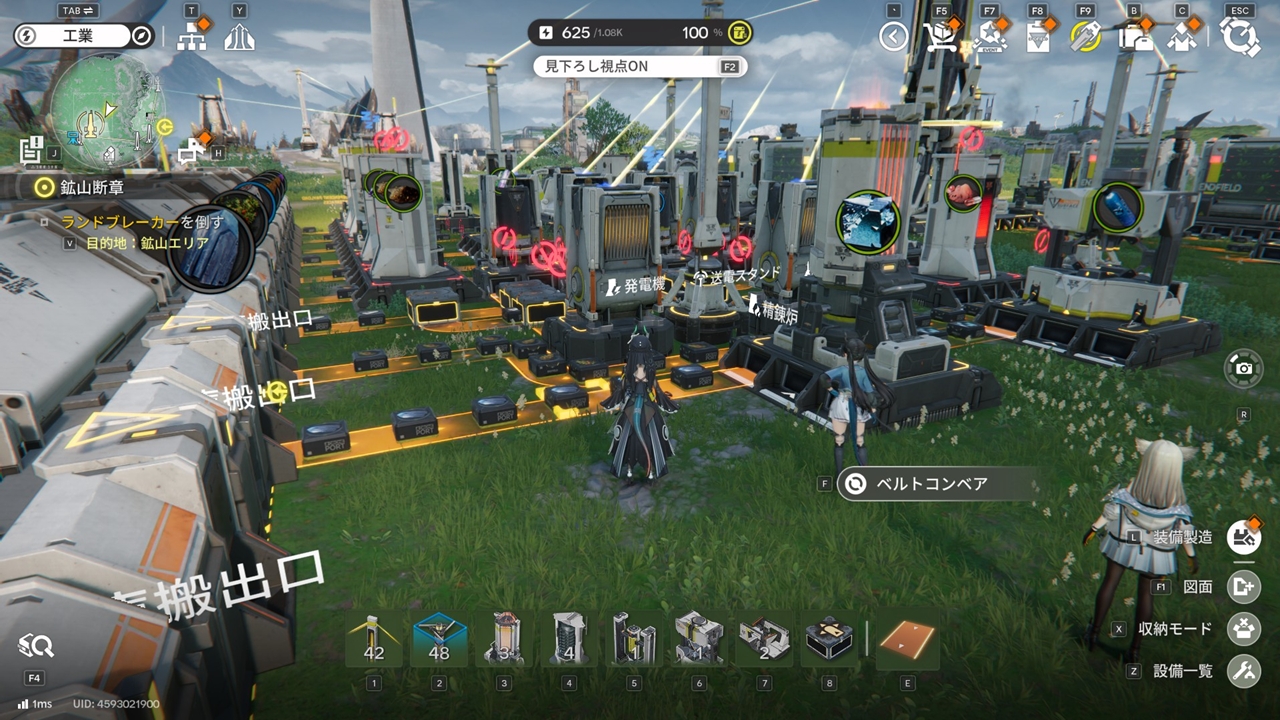This screenshot has width=1280, height=720.
Task: Activate 収納モード storage mode
Action: 1244,629
